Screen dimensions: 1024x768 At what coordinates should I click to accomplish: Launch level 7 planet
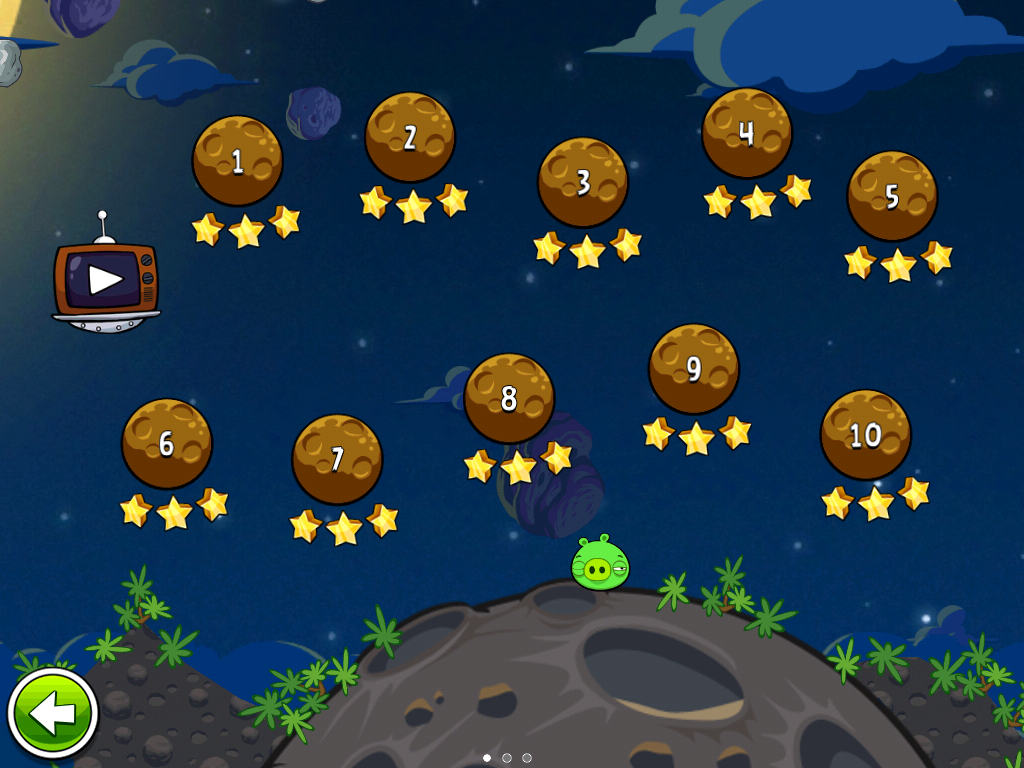click(x=337, y=459)
